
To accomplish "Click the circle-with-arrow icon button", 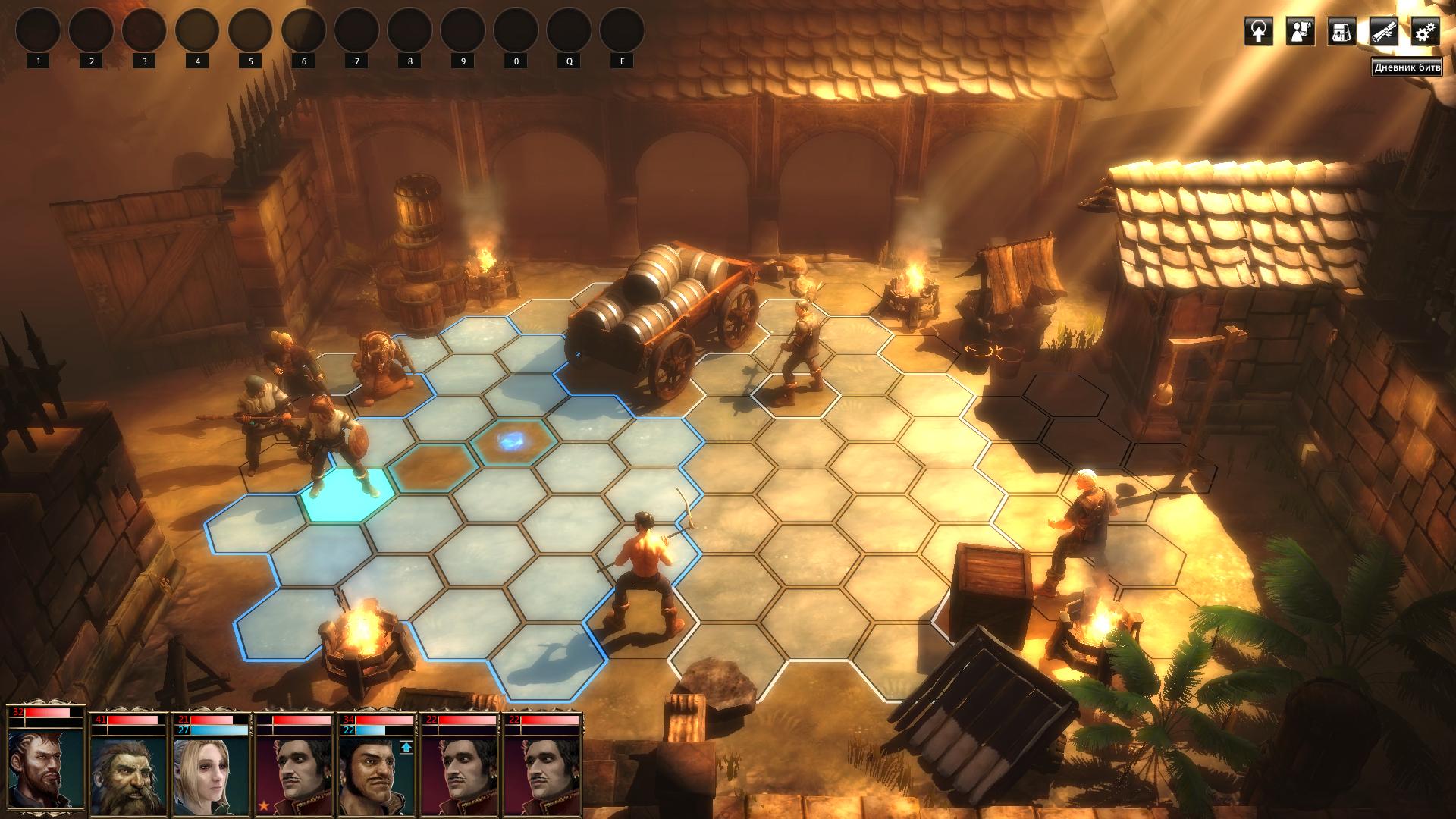I will pos(1258,32).
